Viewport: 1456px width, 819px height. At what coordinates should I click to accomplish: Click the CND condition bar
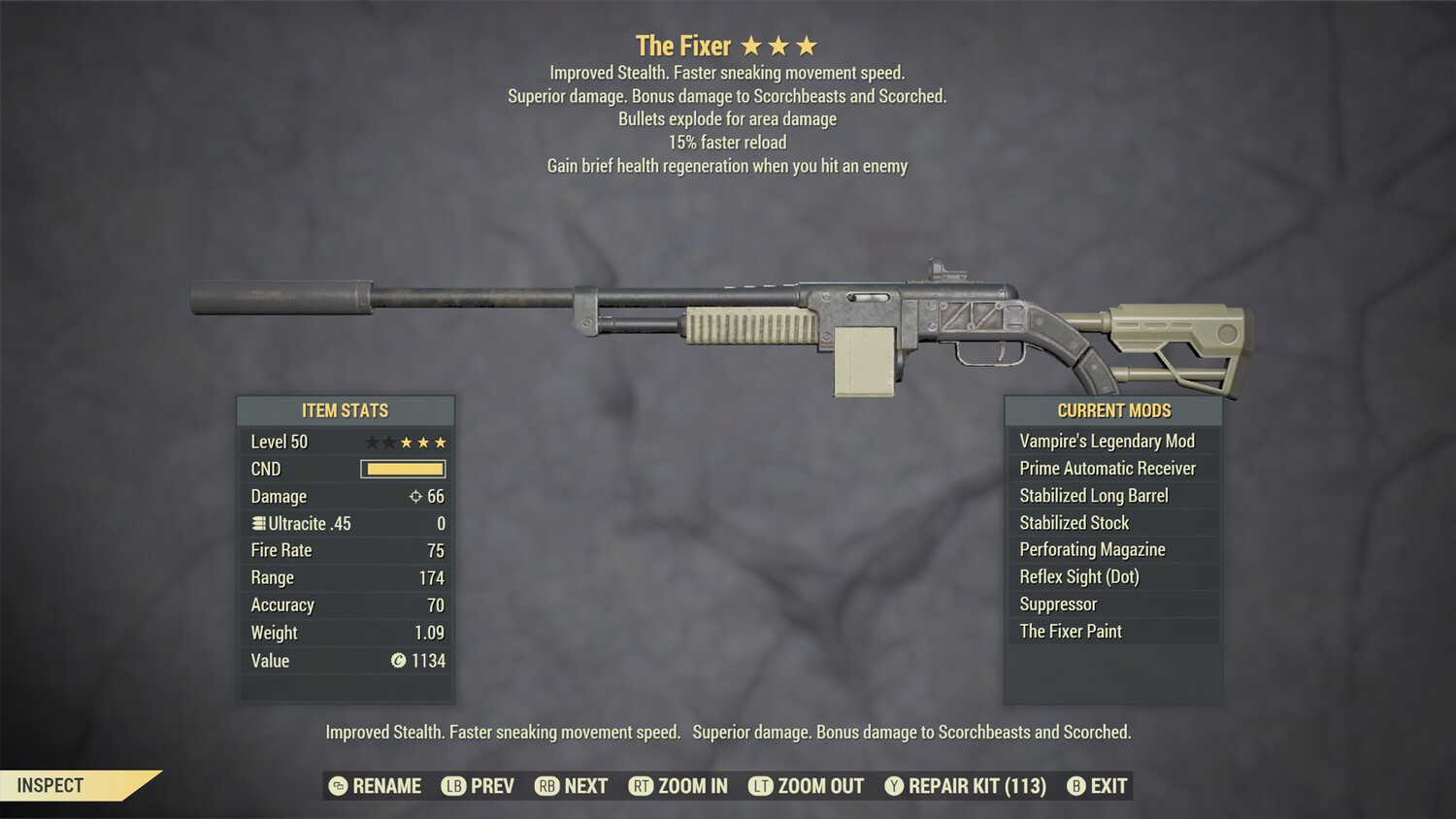(401, 469)
